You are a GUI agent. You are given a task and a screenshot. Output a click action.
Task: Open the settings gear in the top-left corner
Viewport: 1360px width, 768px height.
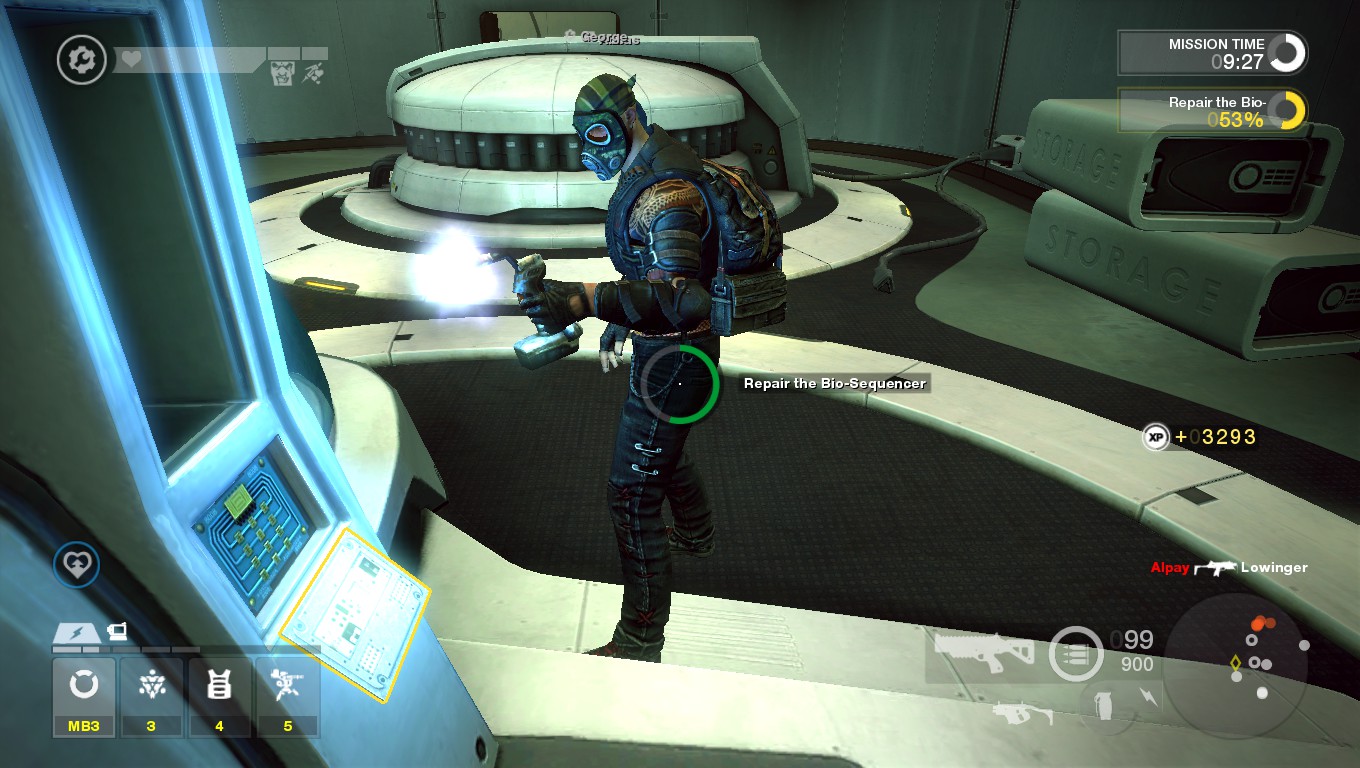coord(81,60)
